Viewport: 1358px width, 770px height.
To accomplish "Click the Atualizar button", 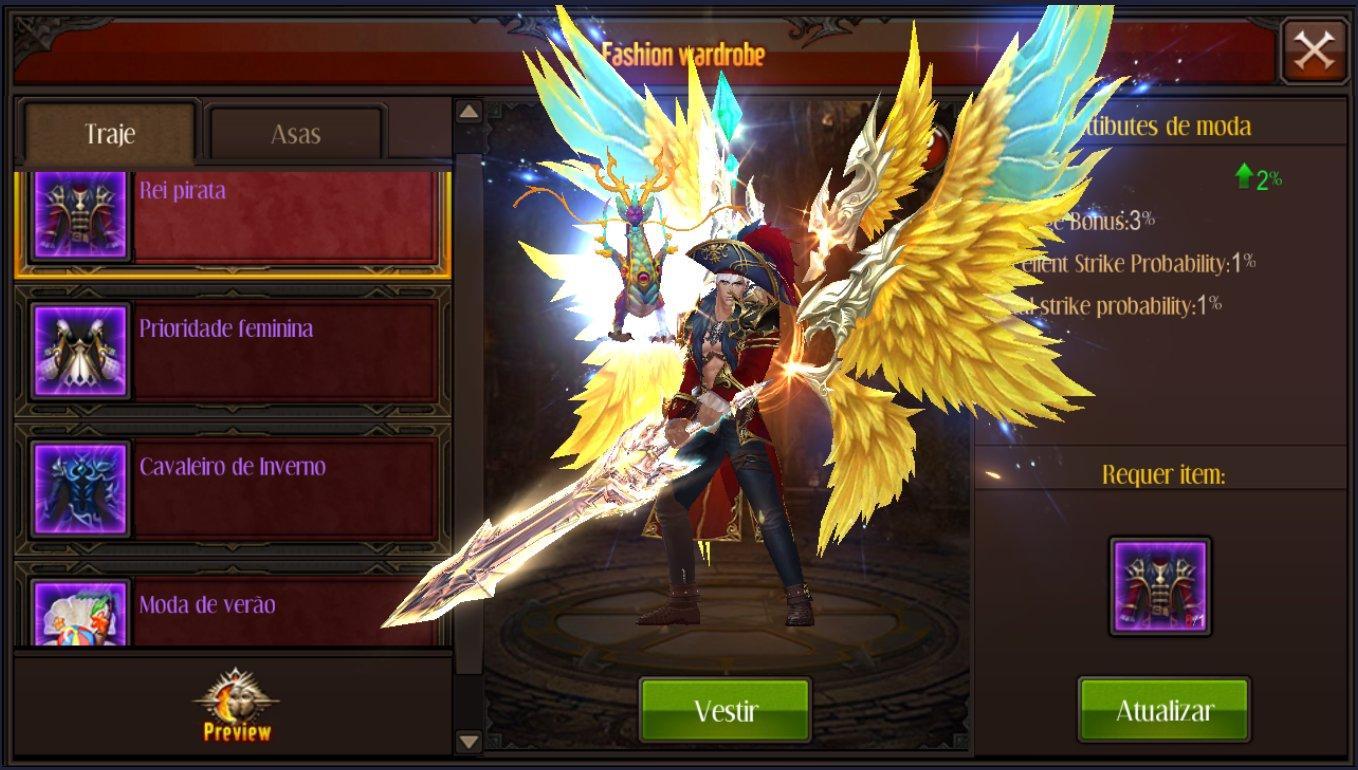I will [x=1164, y=710].
